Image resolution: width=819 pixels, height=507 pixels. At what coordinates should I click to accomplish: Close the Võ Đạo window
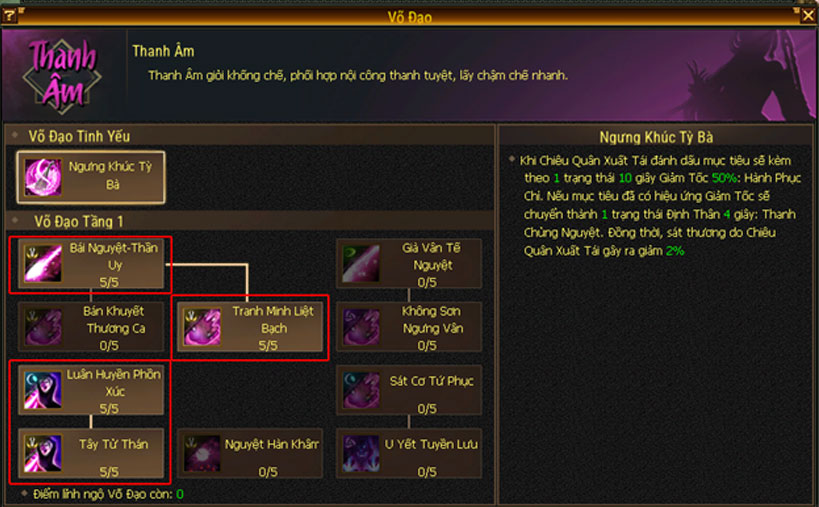tap(808, 15)
